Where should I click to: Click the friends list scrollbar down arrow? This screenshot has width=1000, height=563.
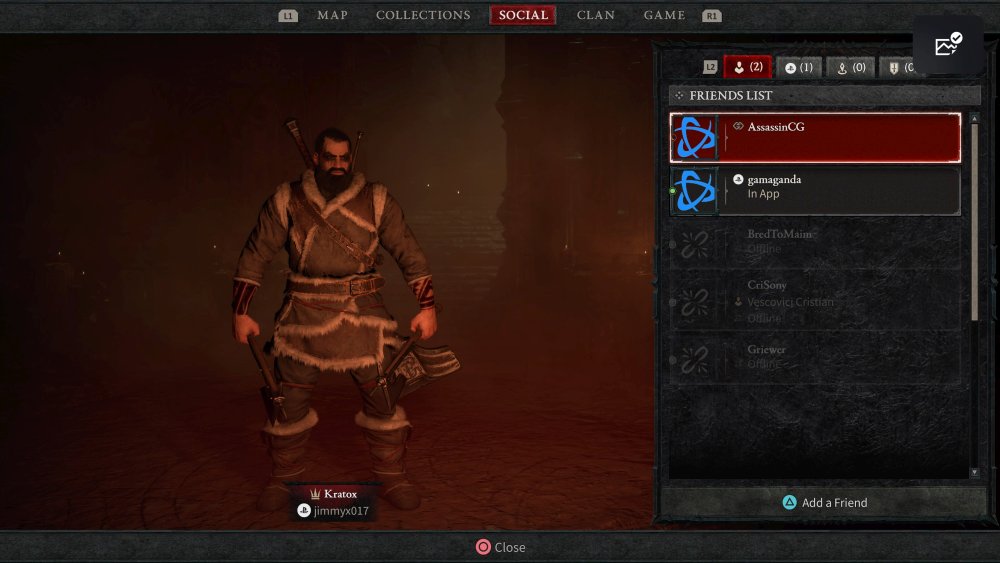[x=975, y=472]
